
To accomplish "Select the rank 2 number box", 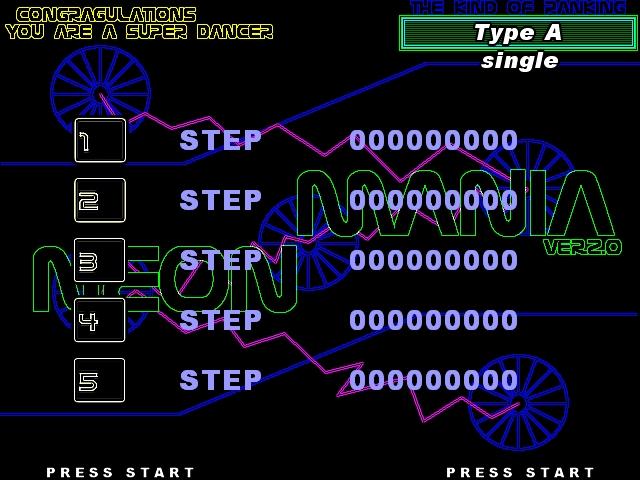I will [100, 201].
